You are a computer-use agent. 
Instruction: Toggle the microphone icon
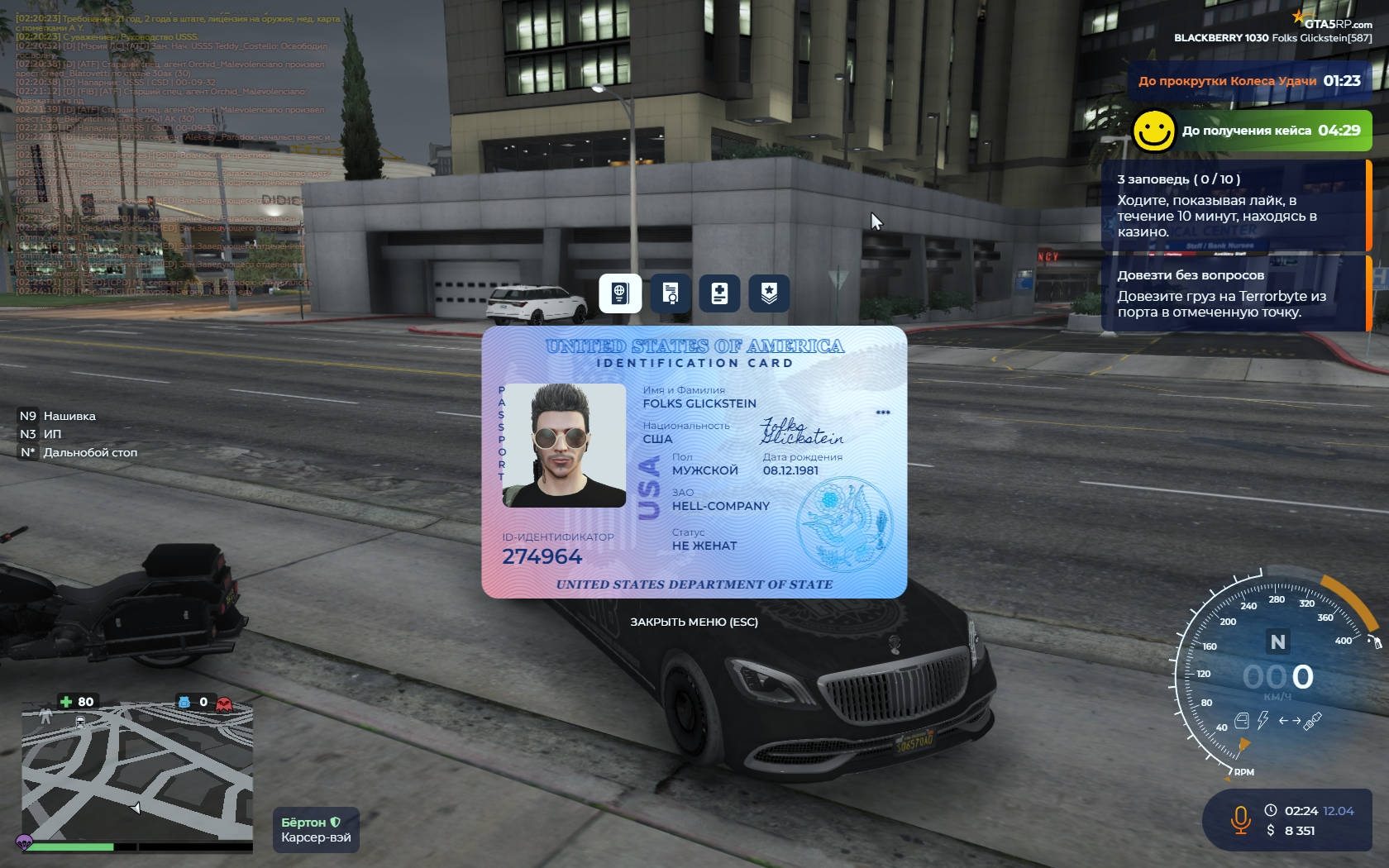click(1240, 820)
